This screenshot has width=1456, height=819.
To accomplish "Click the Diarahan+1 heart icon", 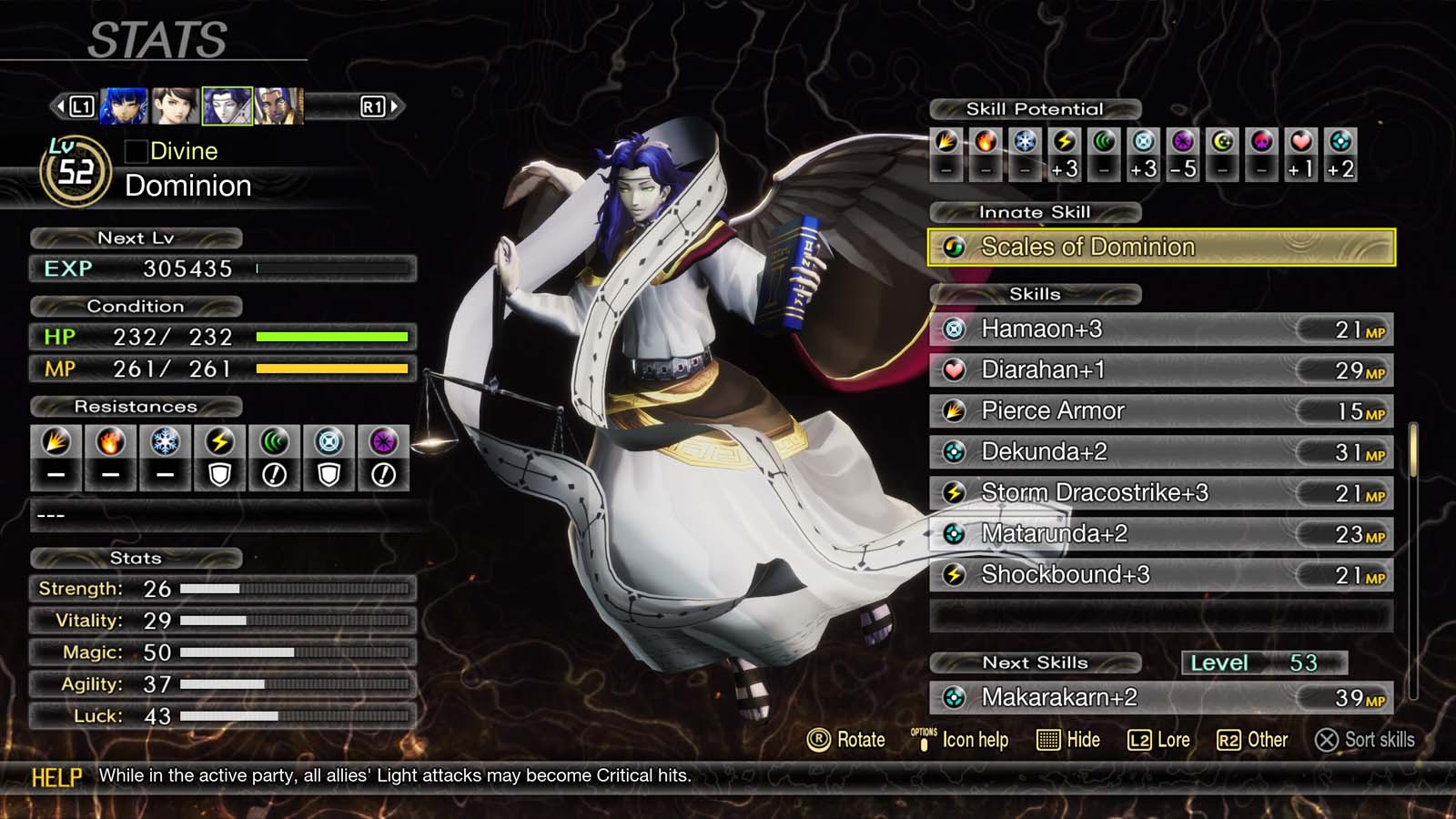I will 955,369.
